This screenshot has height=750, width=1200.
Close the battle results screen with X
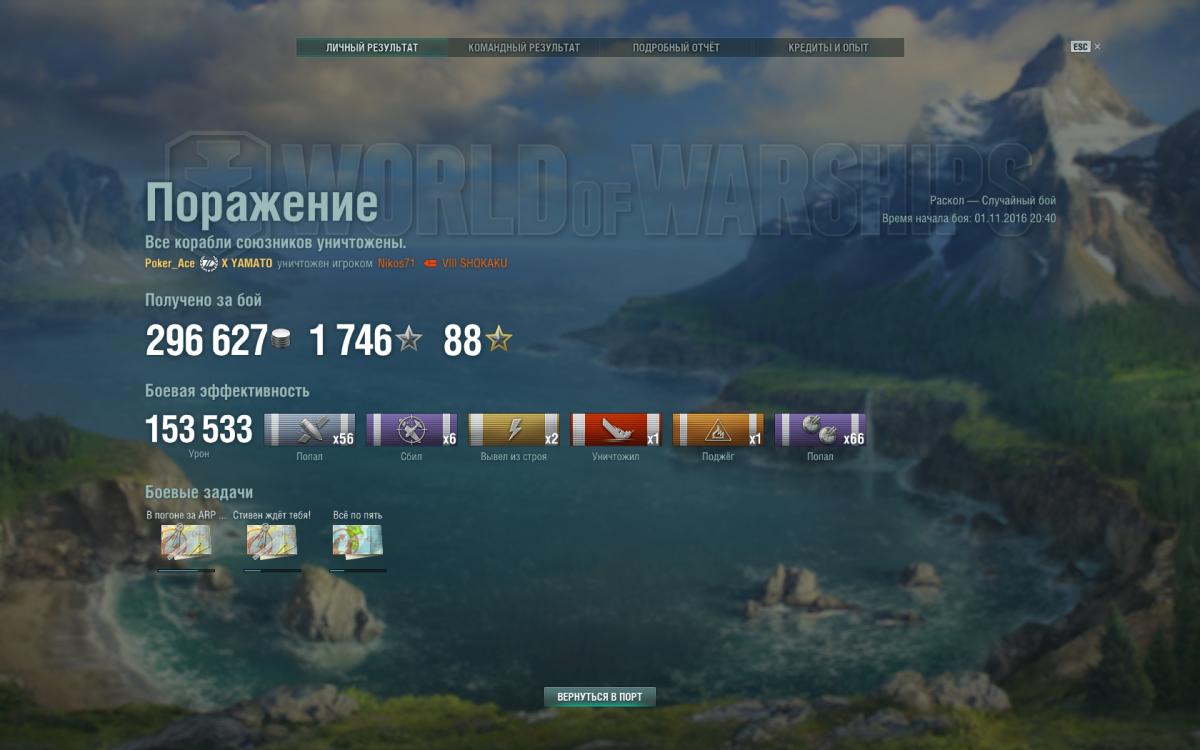pos(1097,46)
